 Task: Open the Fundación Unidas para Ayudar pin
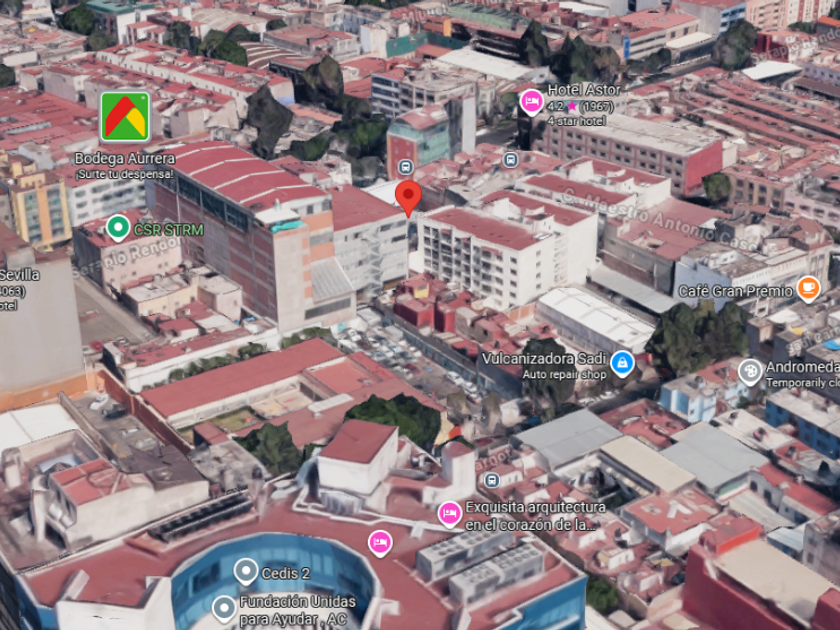tap(224, 607)
